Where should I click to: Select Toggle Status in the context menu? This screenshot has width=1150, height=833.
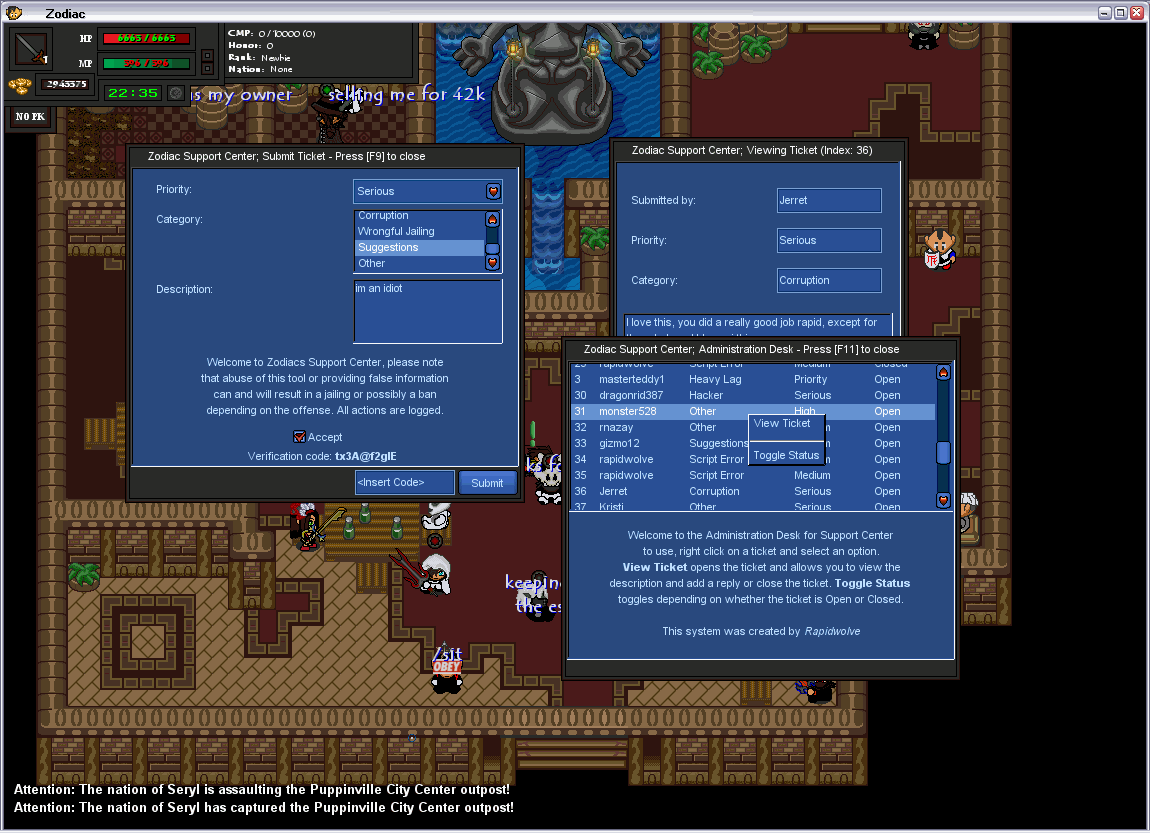coord(786,455)
